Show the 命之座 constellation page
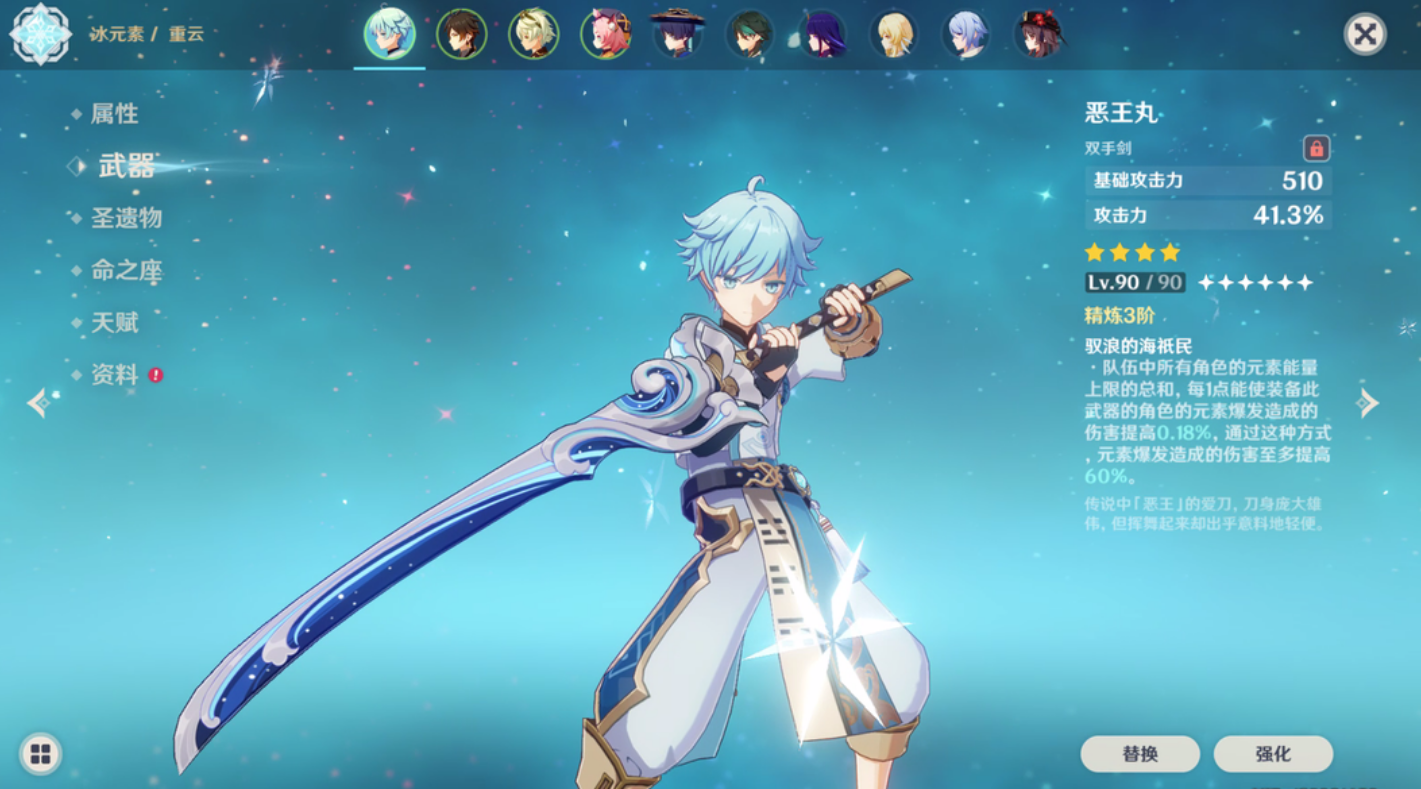The image size is (1421, 789). (126, 270)
